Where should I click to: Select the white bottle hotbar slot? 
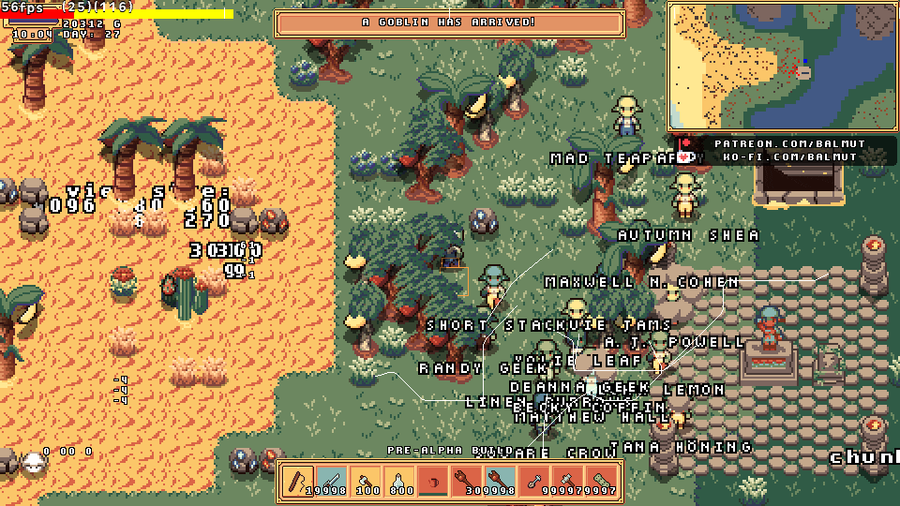pyautogui.click(x=399, y=481)
